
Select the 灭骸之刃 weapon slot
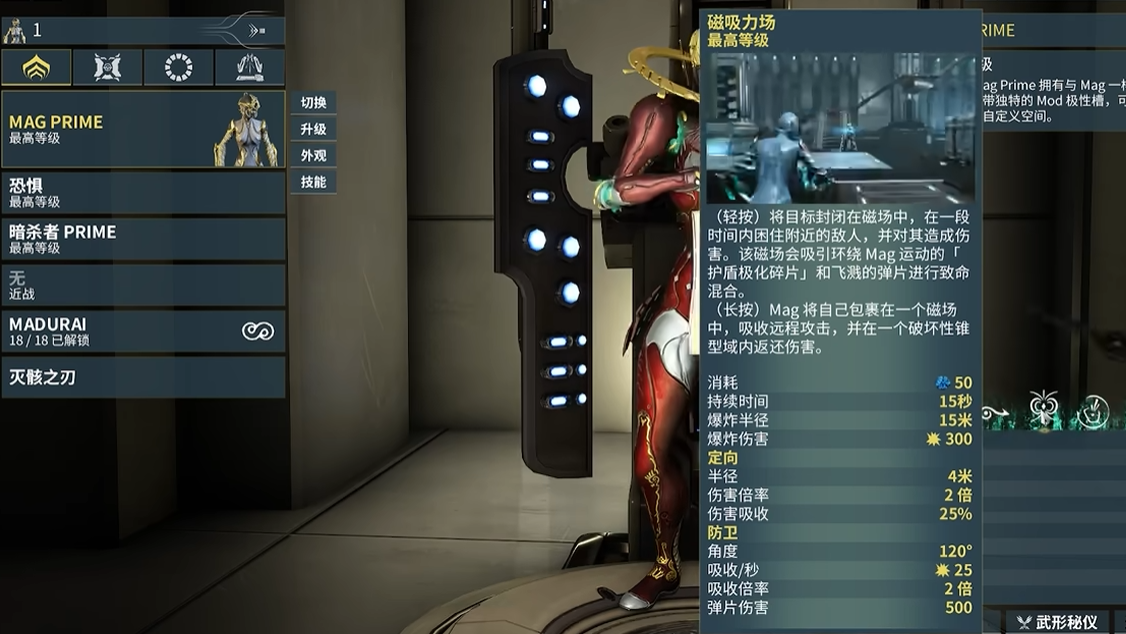pyautogui.click(x=143, y=377)
